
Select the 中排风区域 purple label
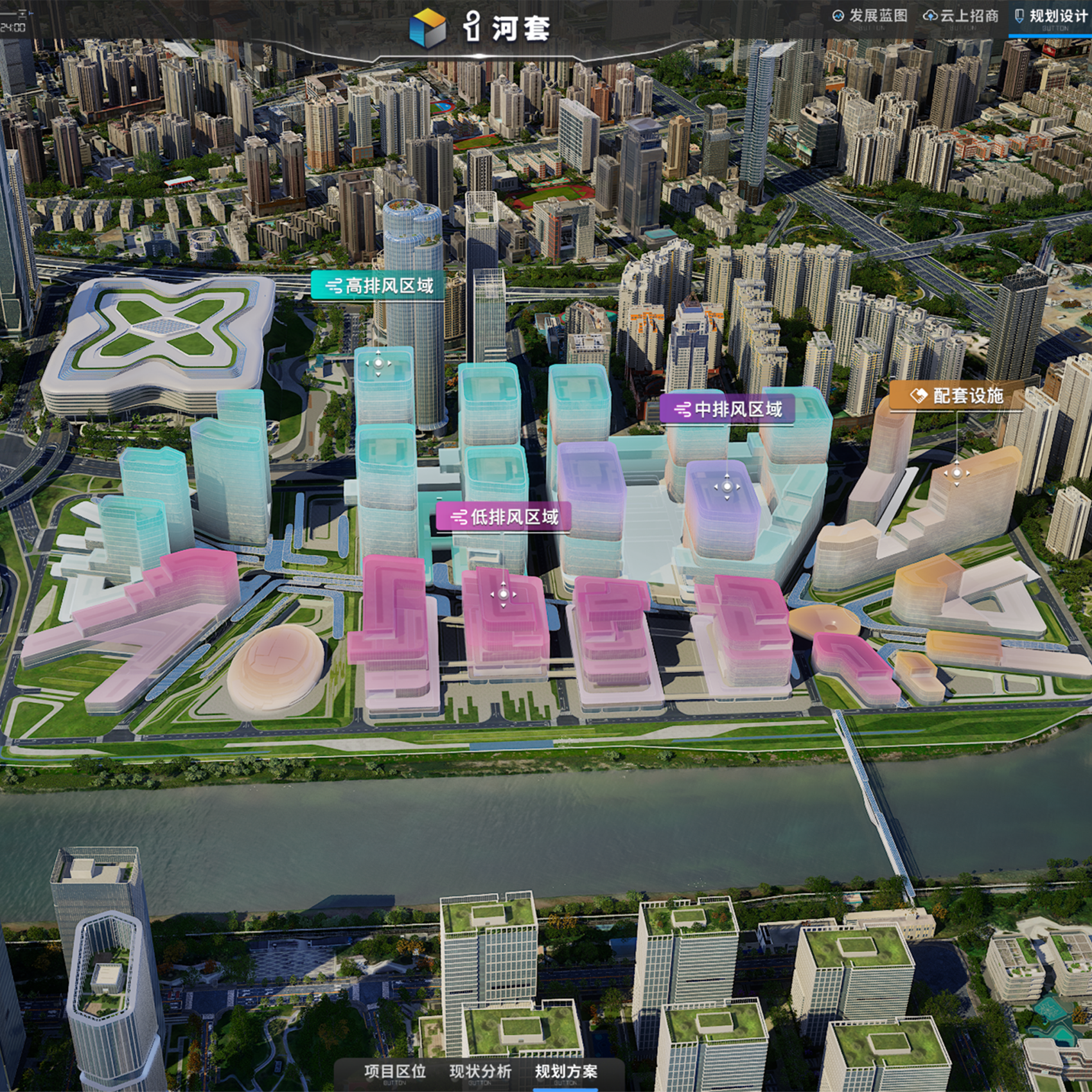pyautogui.click(x=728, y=409)
